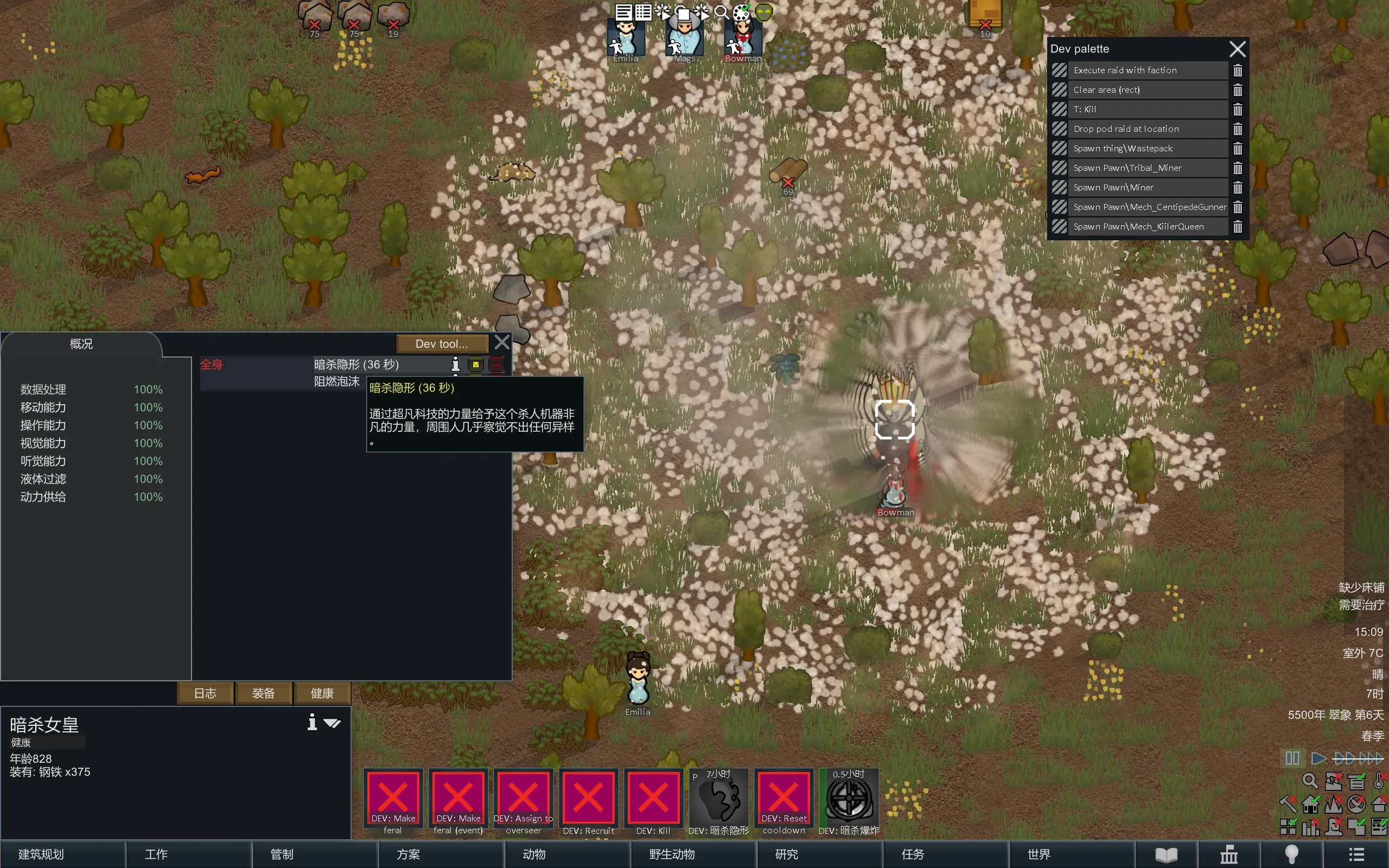This screenshot has height=868, width=1389.
Task: Close the health panel
Action: (502, 342)
